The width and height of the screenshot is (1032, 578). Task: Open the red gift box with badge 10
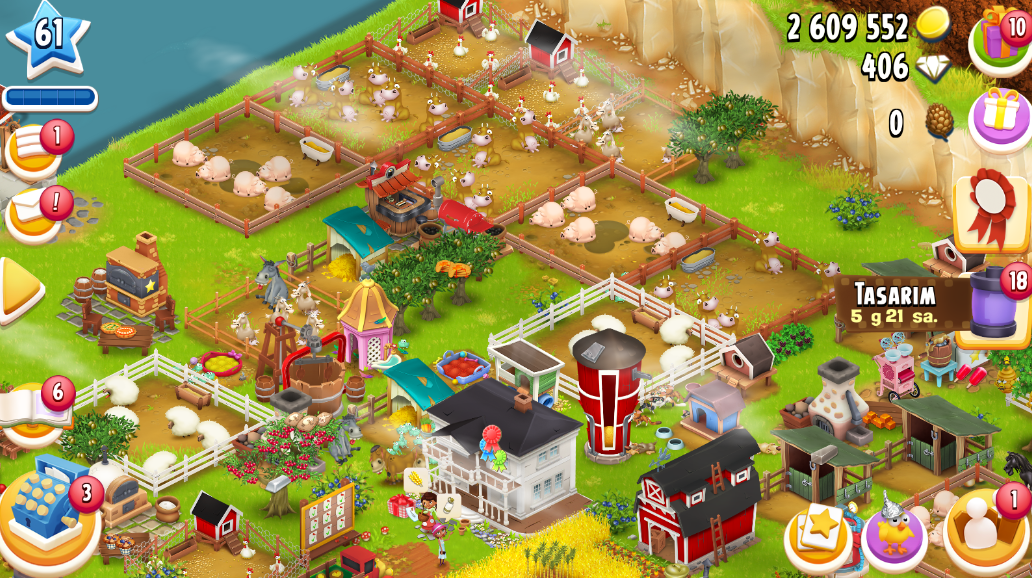coord(1001,38)
